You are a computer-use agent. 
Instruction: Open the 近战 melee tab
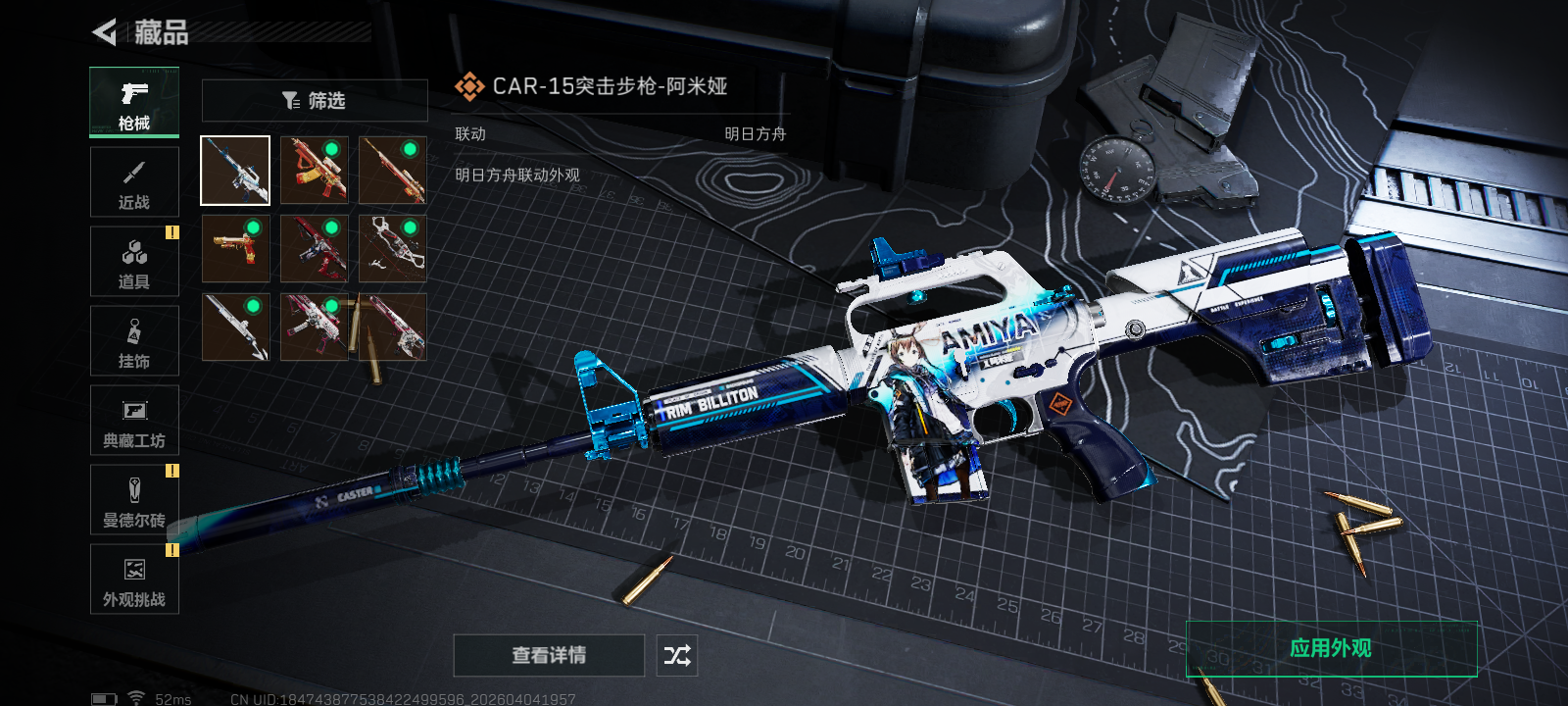click(134, 182)
